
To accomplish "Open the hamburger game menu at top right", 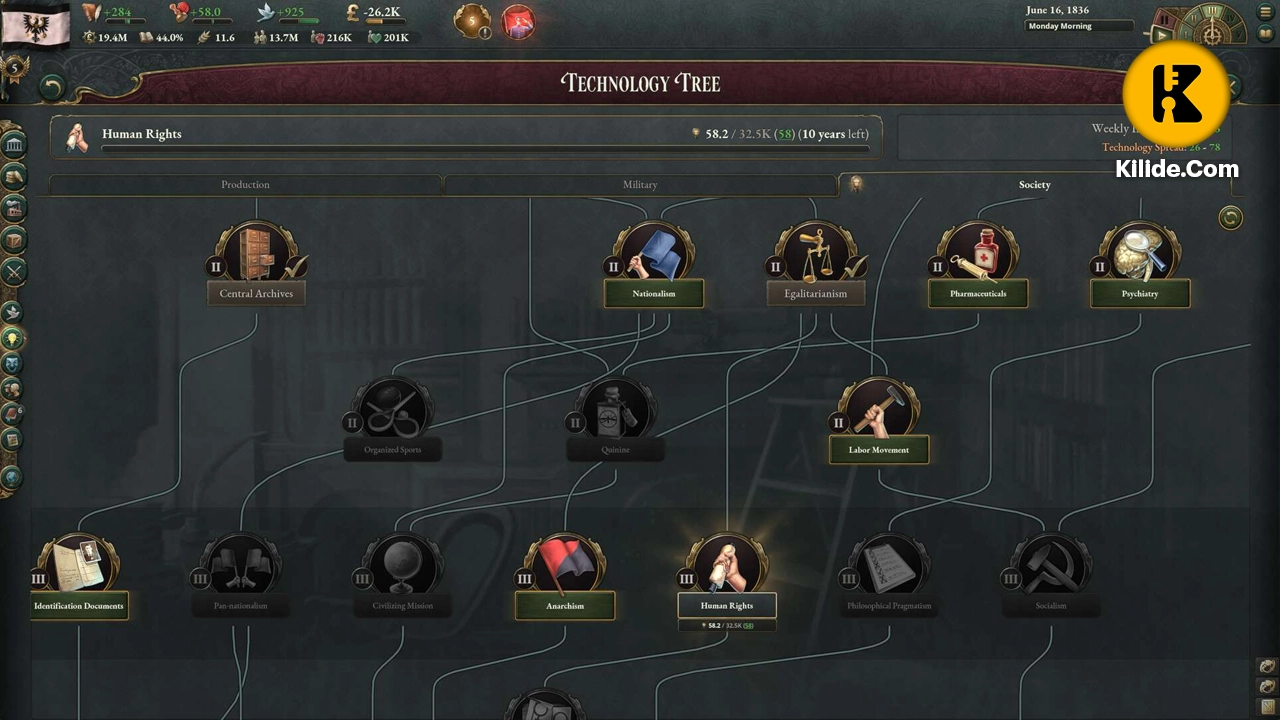I will click(1266, 12).
